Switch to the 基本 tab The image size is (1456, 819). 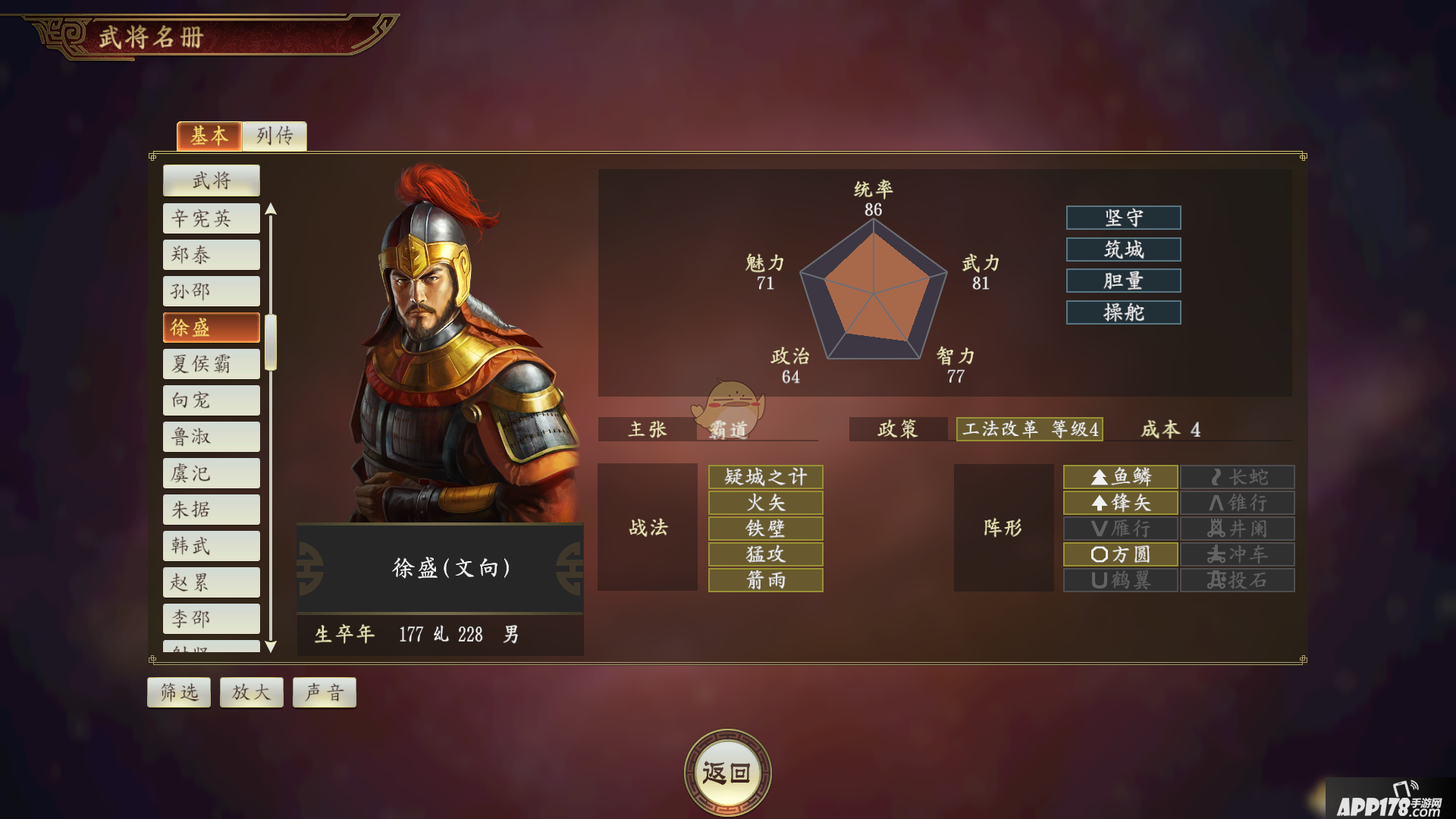(209, 136)
